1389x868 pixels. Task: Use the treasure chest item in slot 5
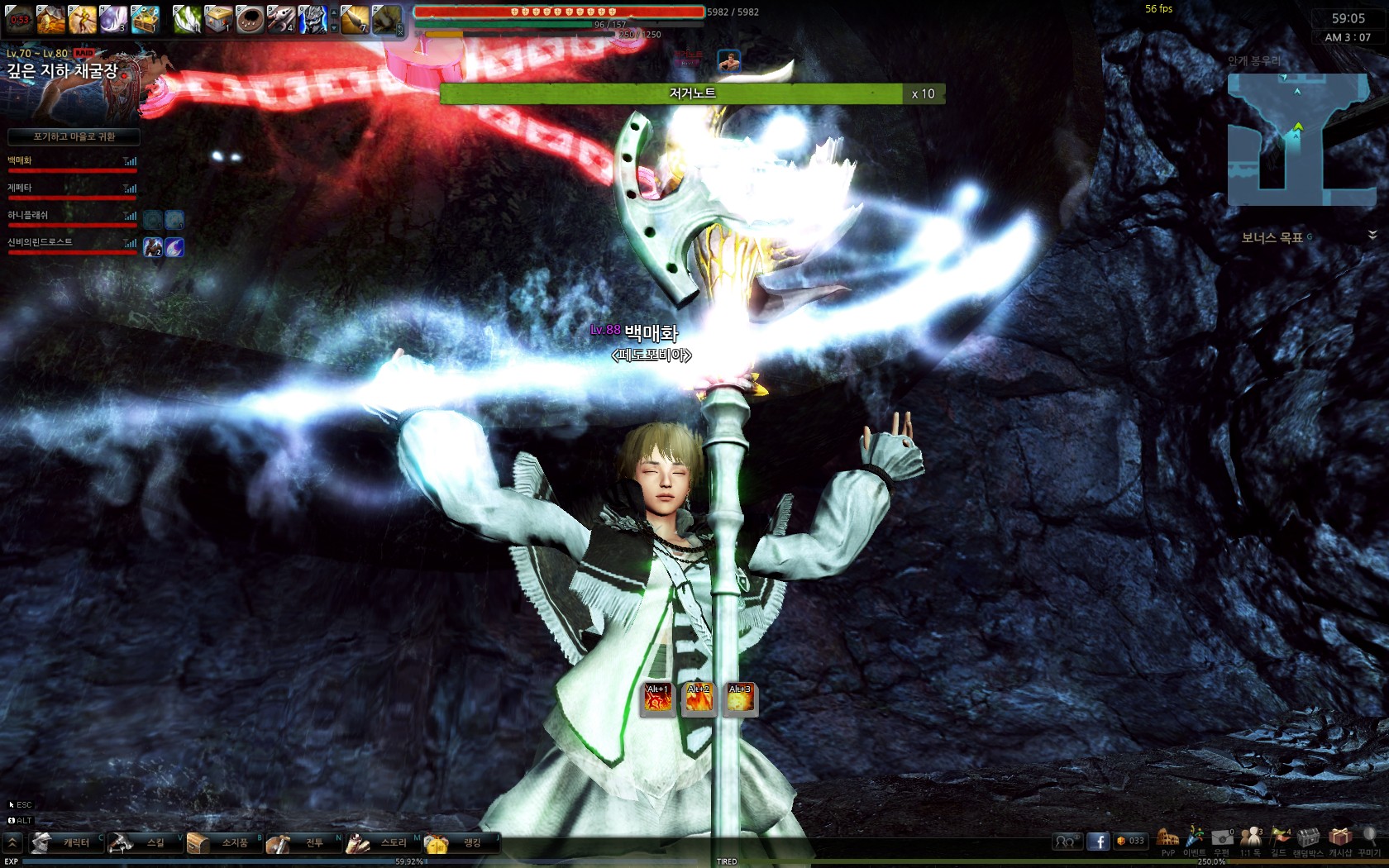(145, 18)
